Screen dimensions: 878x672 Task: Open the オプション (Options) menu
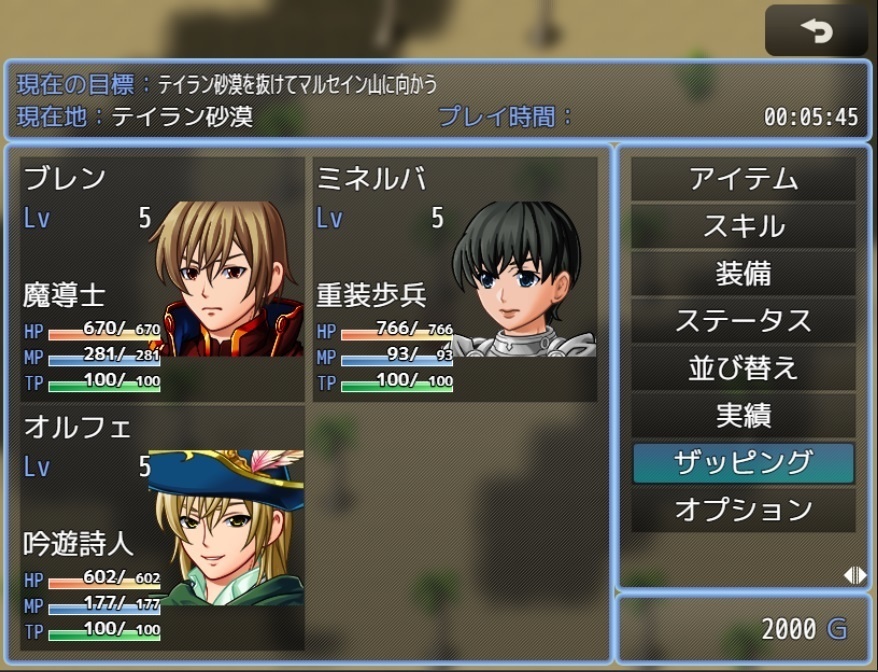click(743, 509)
